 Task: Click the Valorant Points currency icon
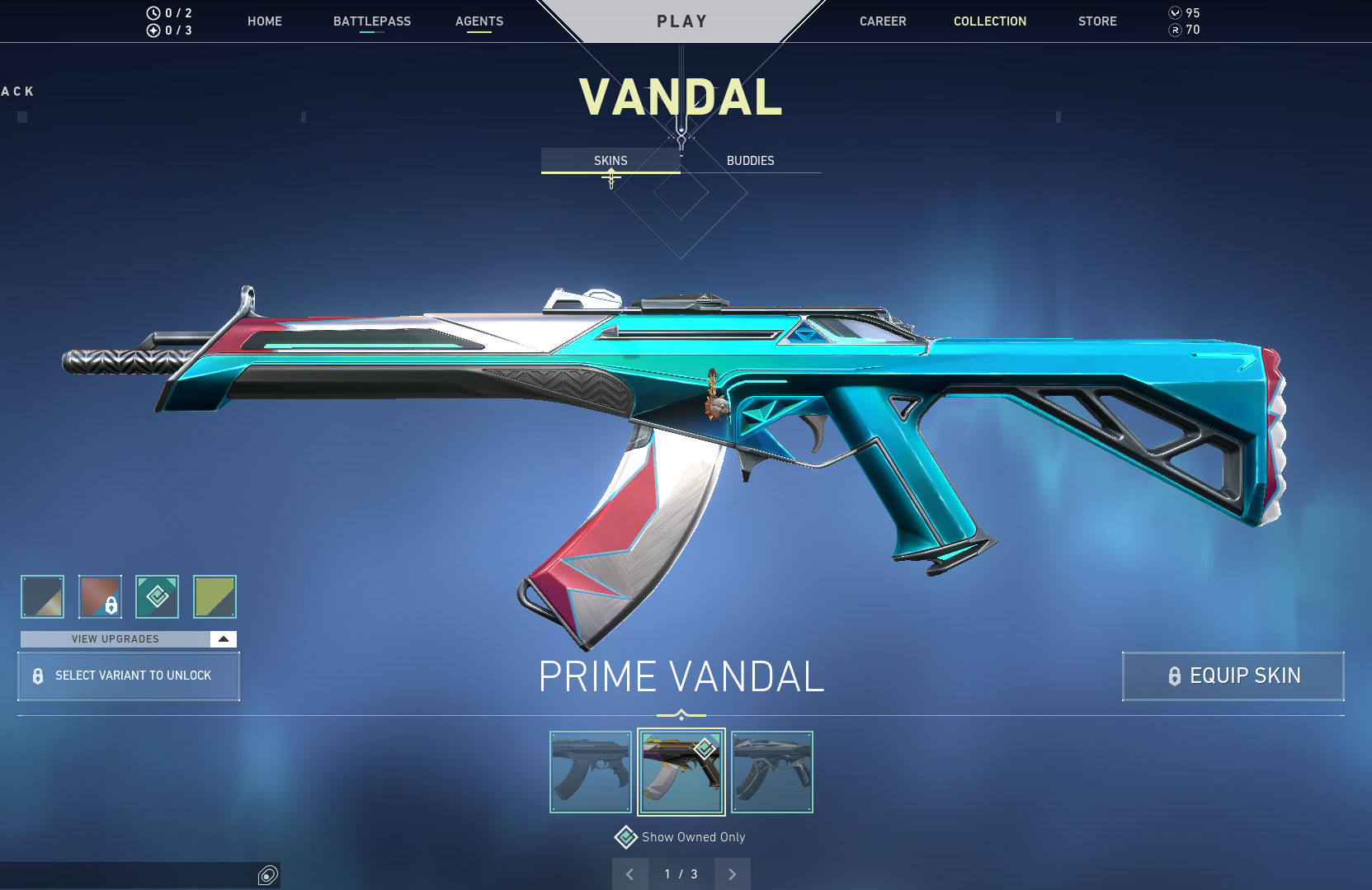click(x=1174, y=12)
